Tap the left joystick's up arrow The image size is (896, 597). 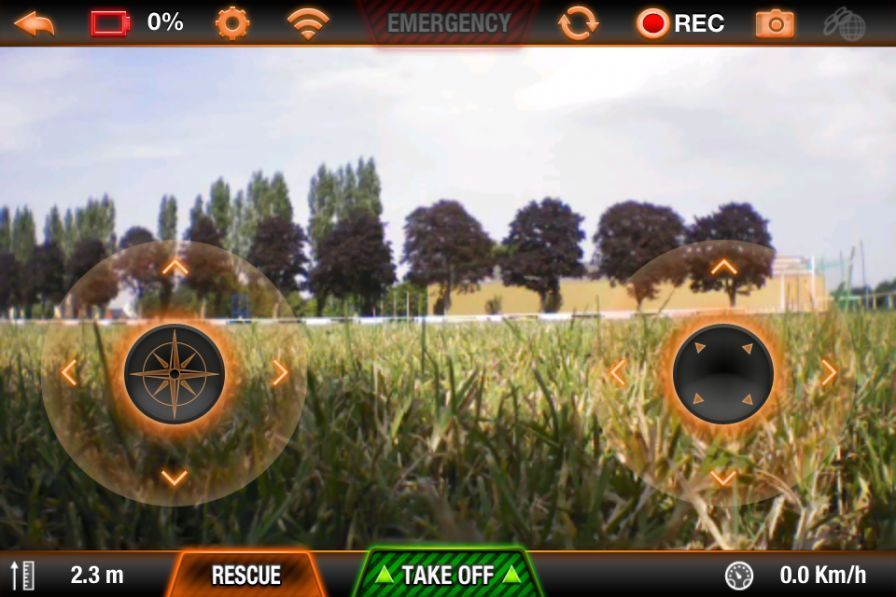(175, 267)
